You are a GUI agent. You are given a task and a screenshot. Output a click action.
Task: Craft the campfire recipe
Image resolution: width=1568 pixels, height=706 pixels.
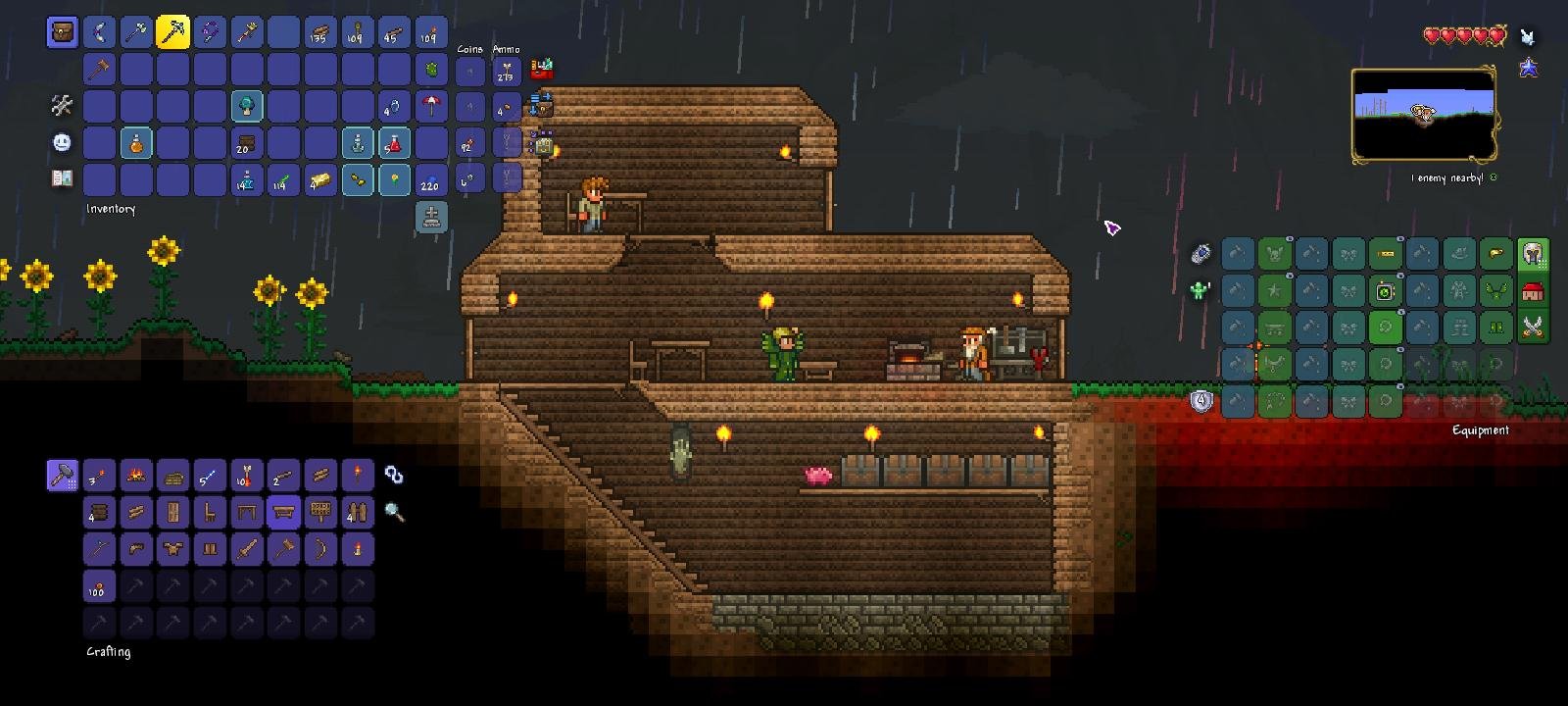(x=136, y=476)
